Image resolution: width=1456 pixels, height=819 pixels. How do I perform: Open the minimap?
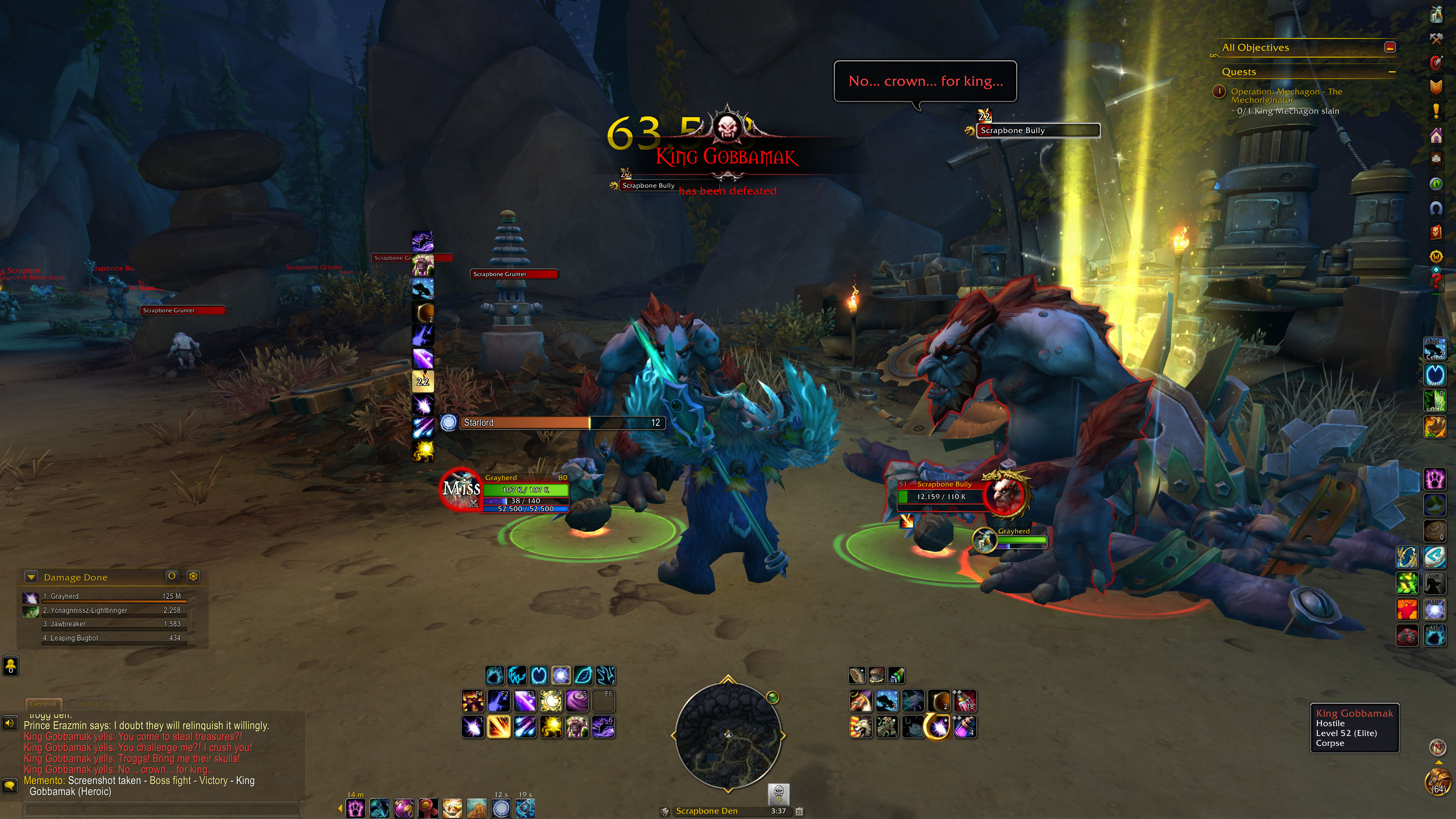728,735
